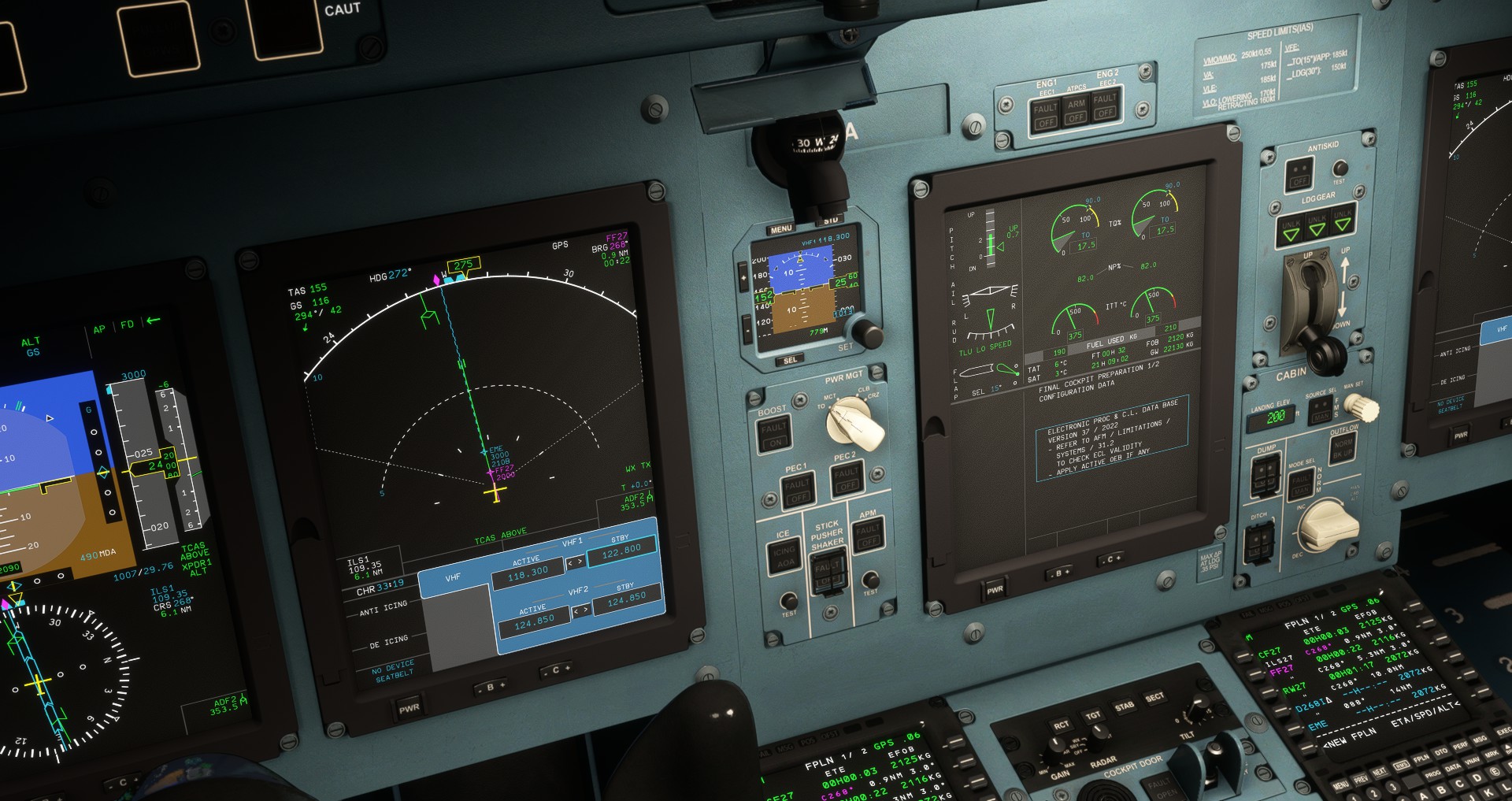The width and height of the screenshot is (1512, 801).
Task: Select the PERF key on the FMS keypad
Action: click(1461, 745)
